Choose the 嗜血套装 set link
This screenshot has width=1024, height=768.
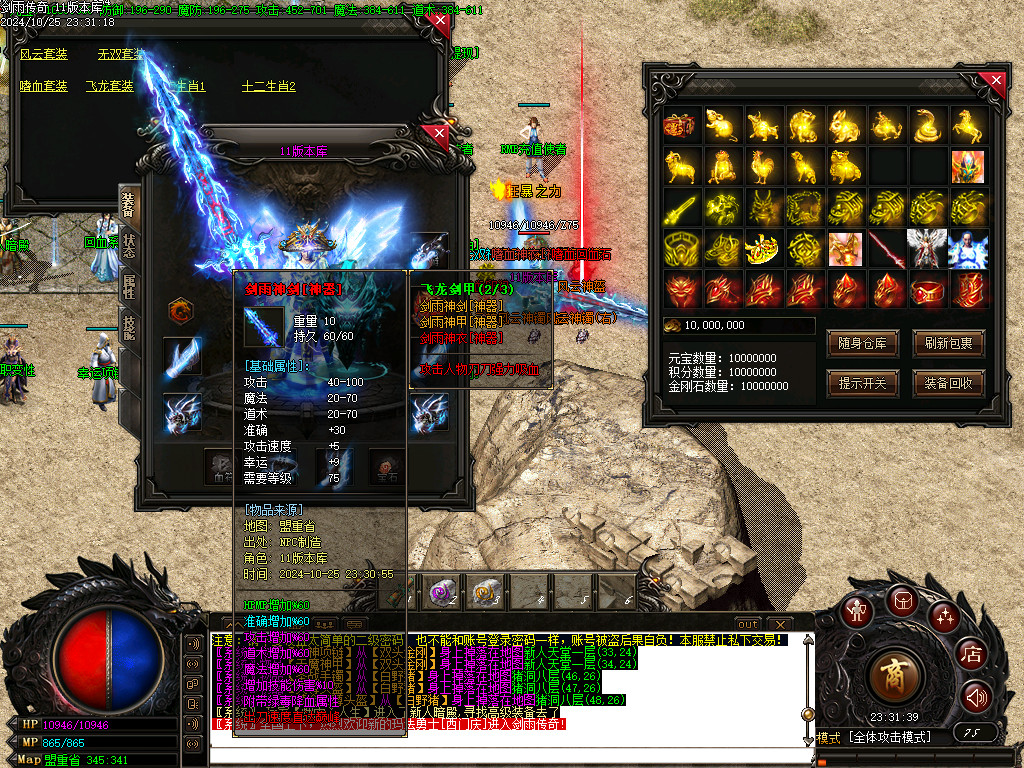(44, 86)
